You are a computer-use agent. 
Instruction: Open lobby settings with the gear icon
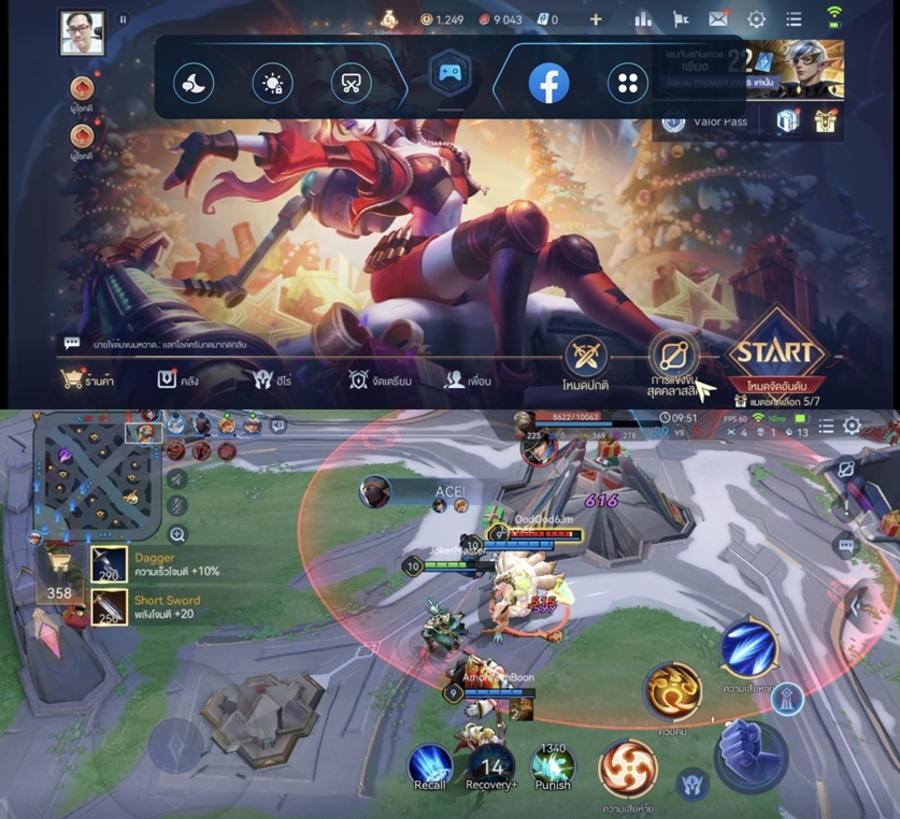click(x=756, y=18)
